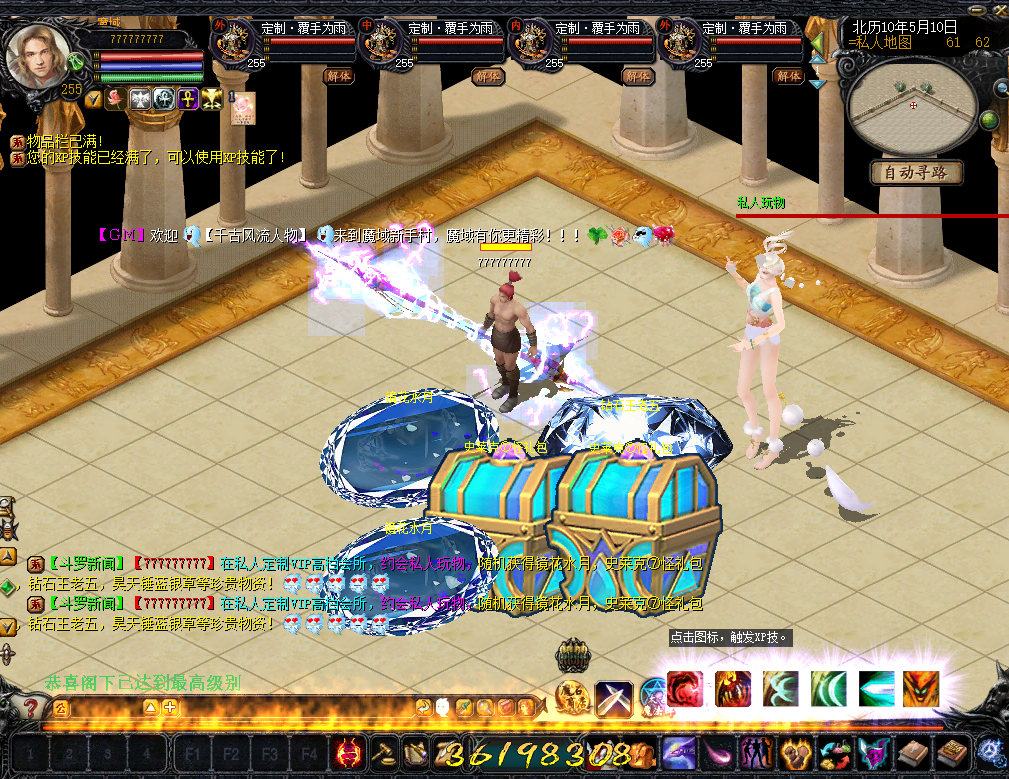Screen dimensions: 1009x779
Task: Open the red question mark help button
Action: pyautogui.click(x=32, y=709)
